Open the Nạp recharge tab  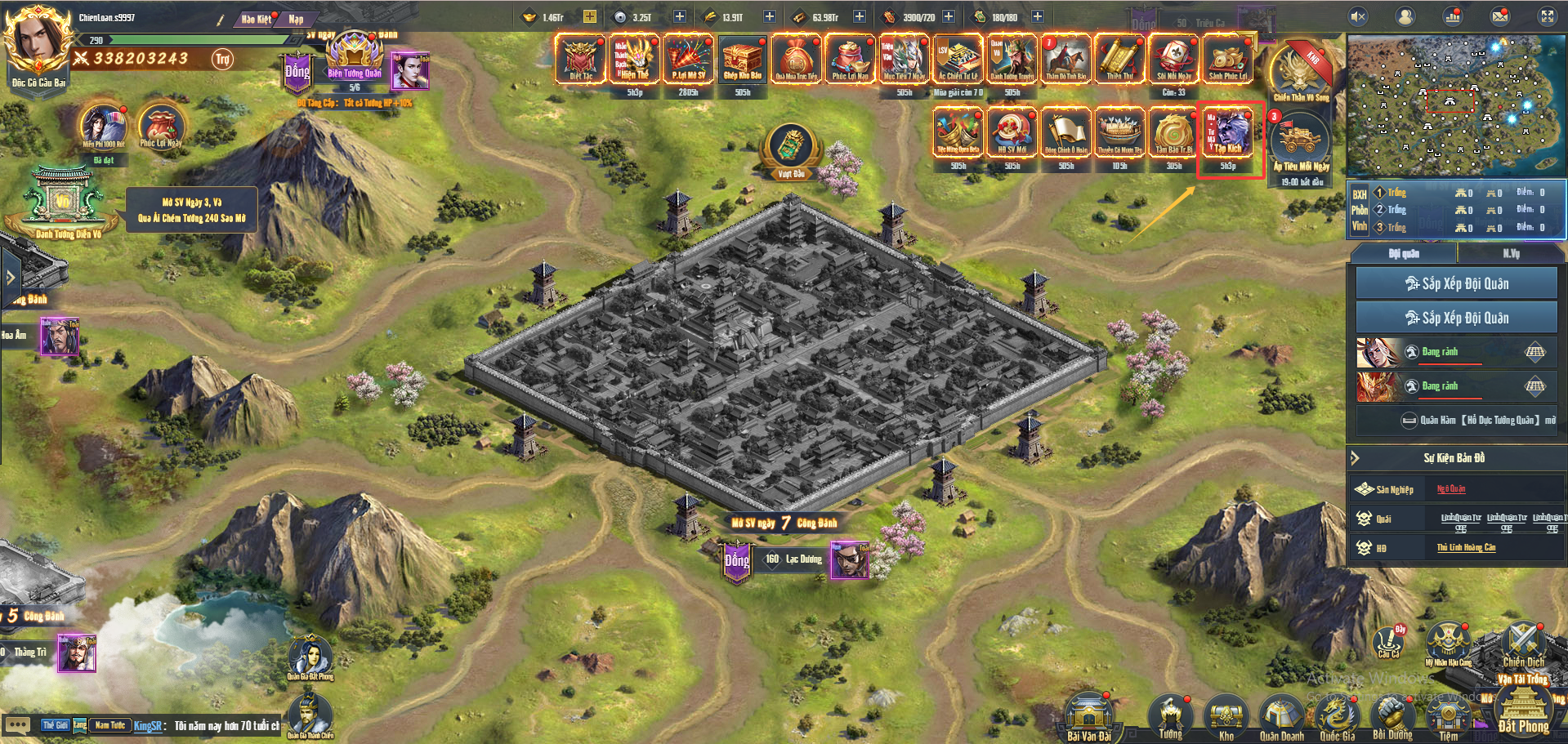tap(296, 19)
